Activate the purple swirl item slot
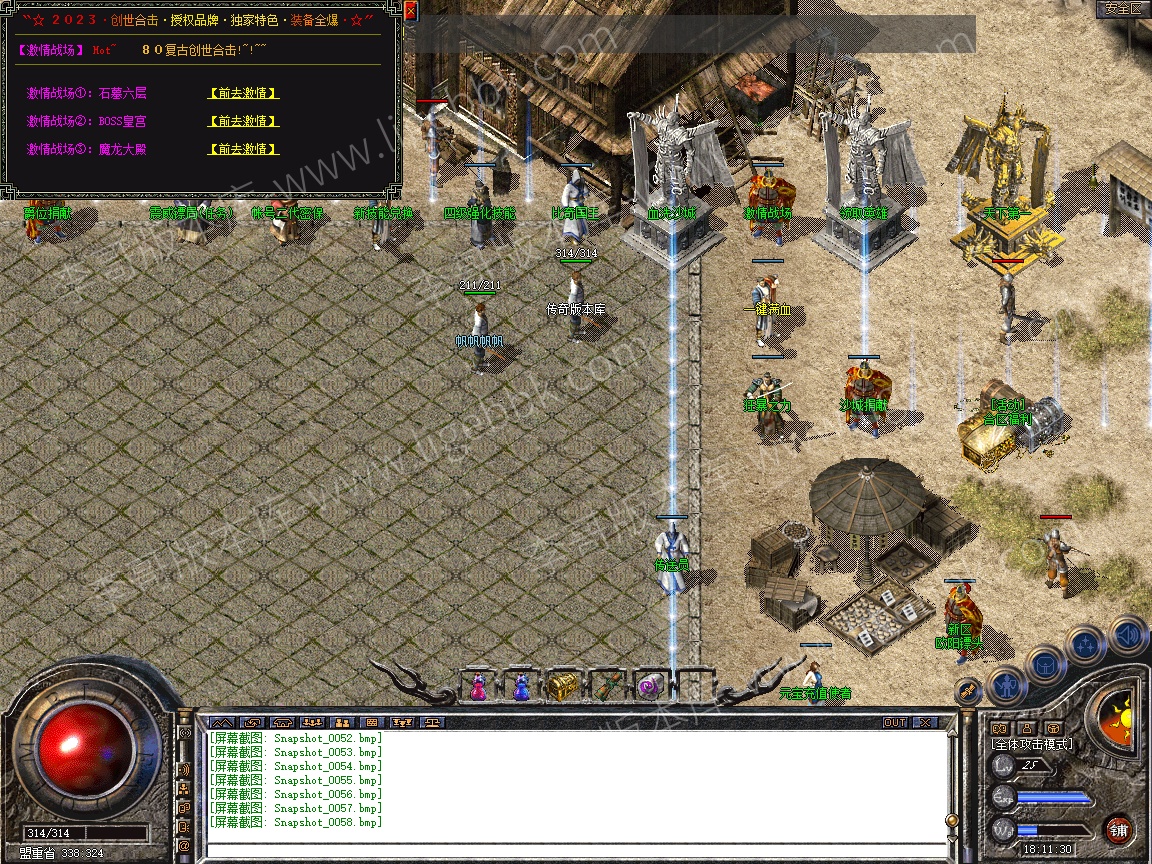The width and height of the screenshot is (1152, 864). pyautogui.click(x=649, y=686)
